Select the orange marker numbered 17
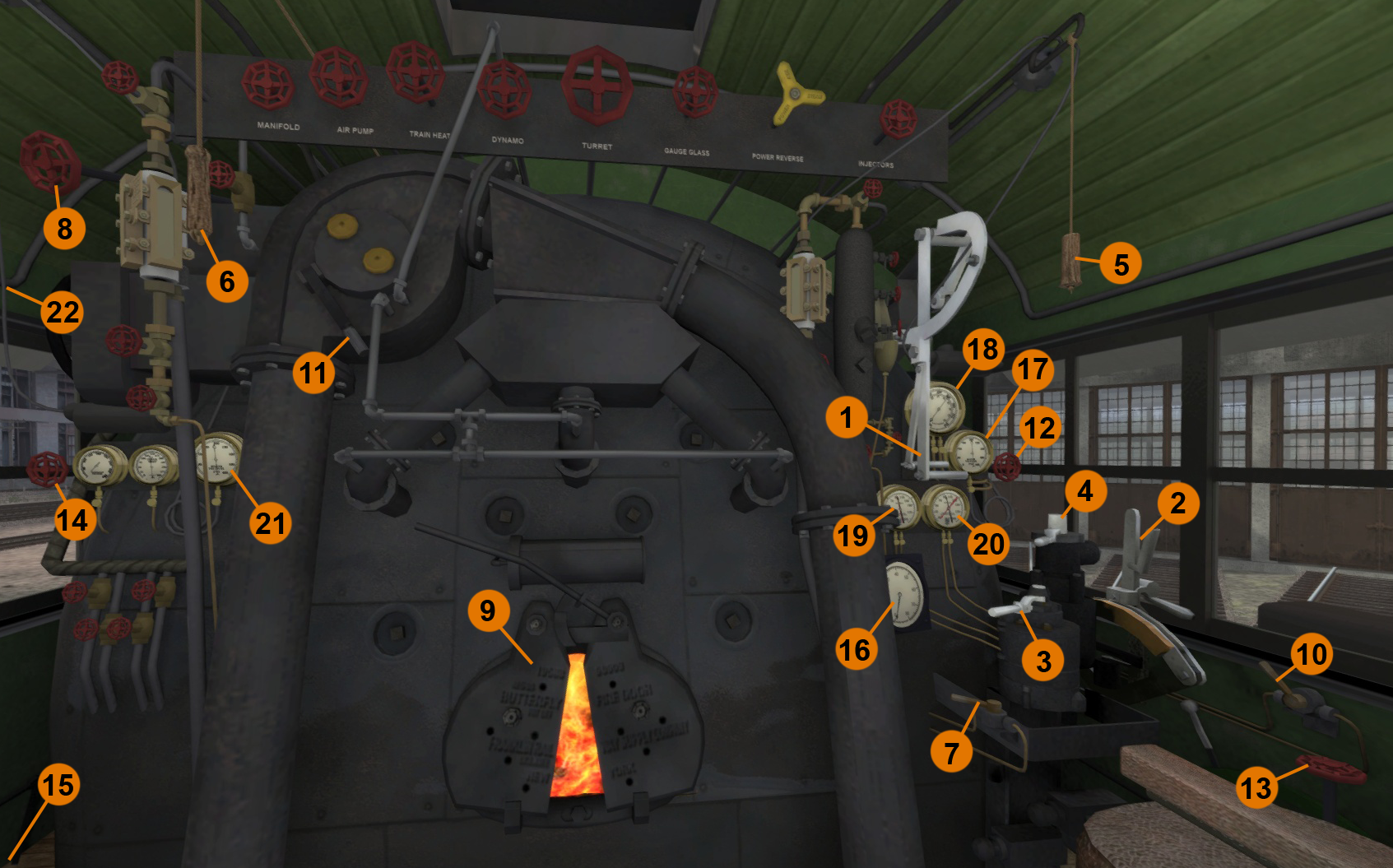 [1033, 370]
